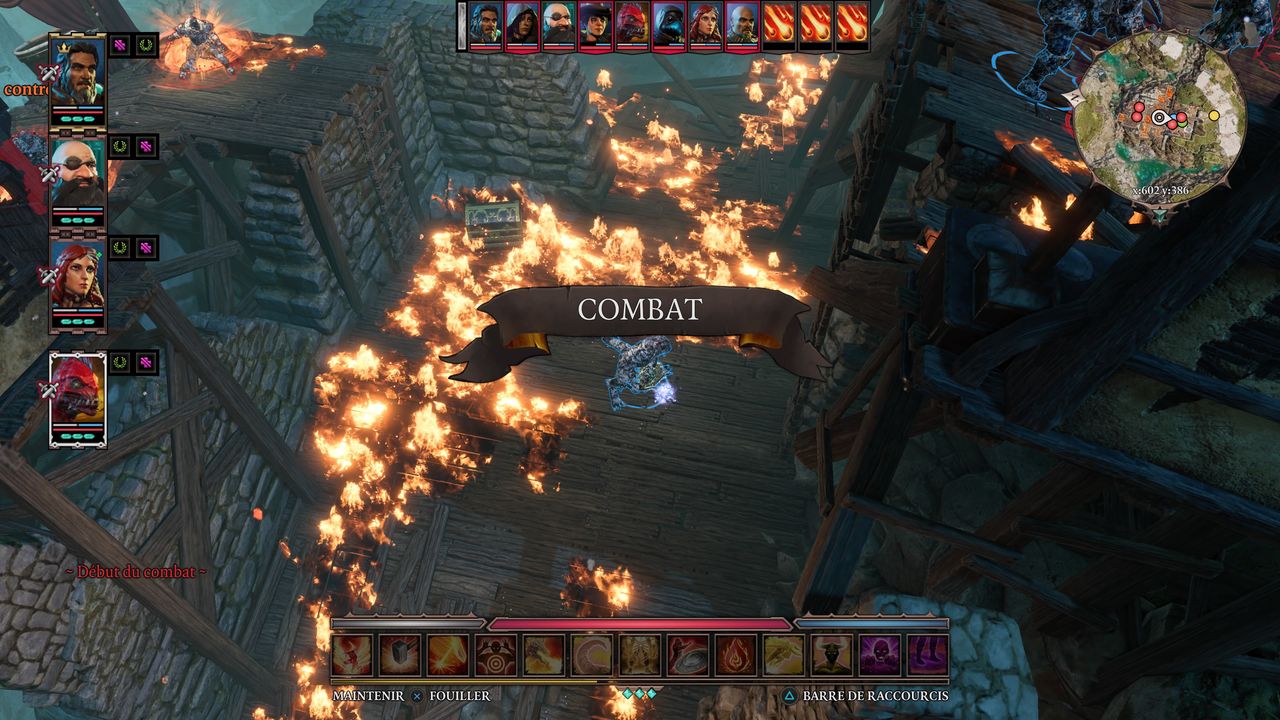Select the blue hooded figure in turn order
The image size is (1280, 720).
[x=667, y=24]
